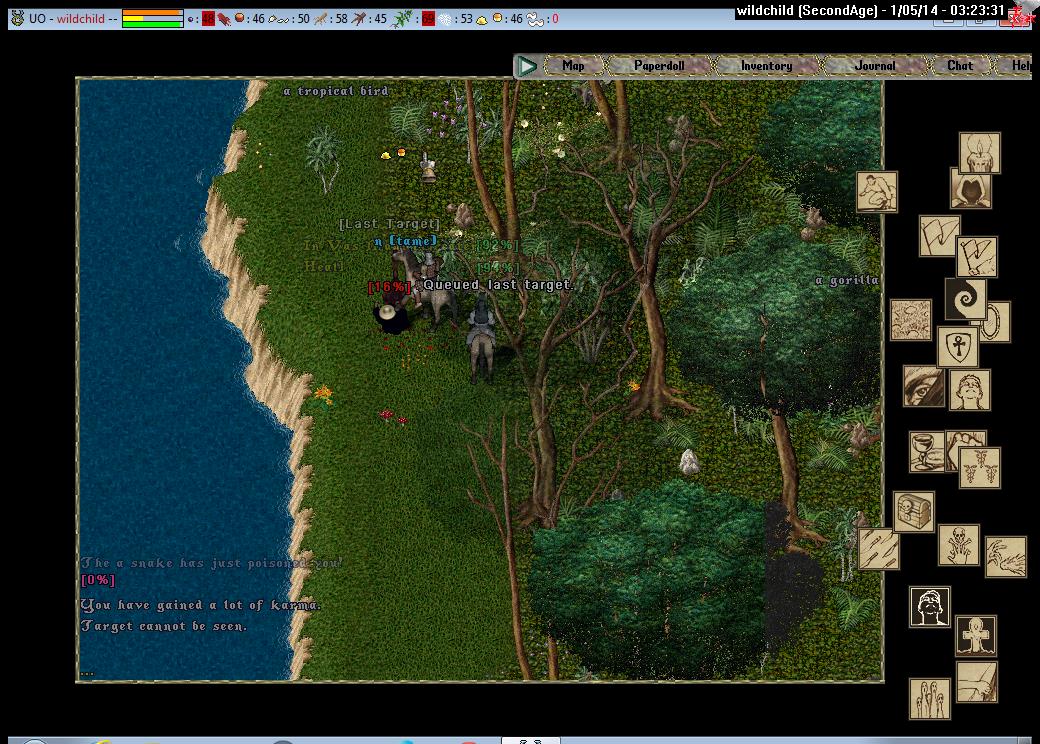Viewport: 1040px width, 744px height.
Task: Use the black spiral spell icon
Action: point(965,299)
